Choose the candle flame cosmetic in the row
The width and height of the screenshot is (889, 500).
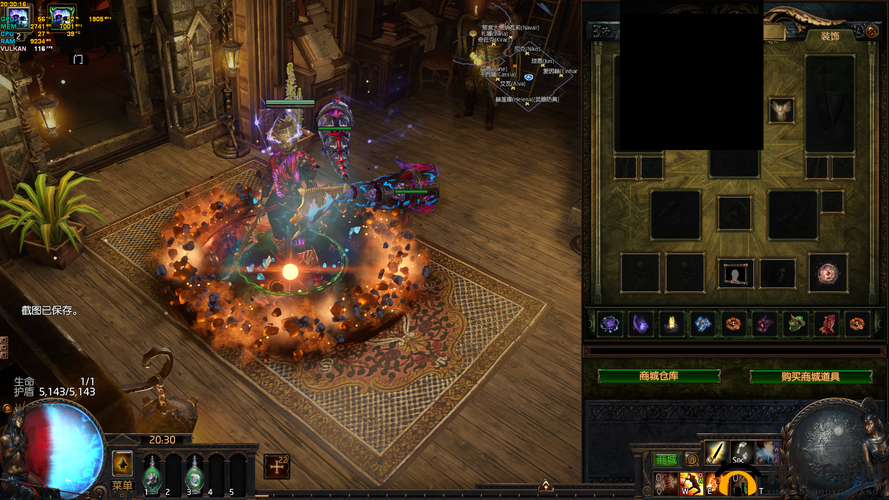[672, 323]
